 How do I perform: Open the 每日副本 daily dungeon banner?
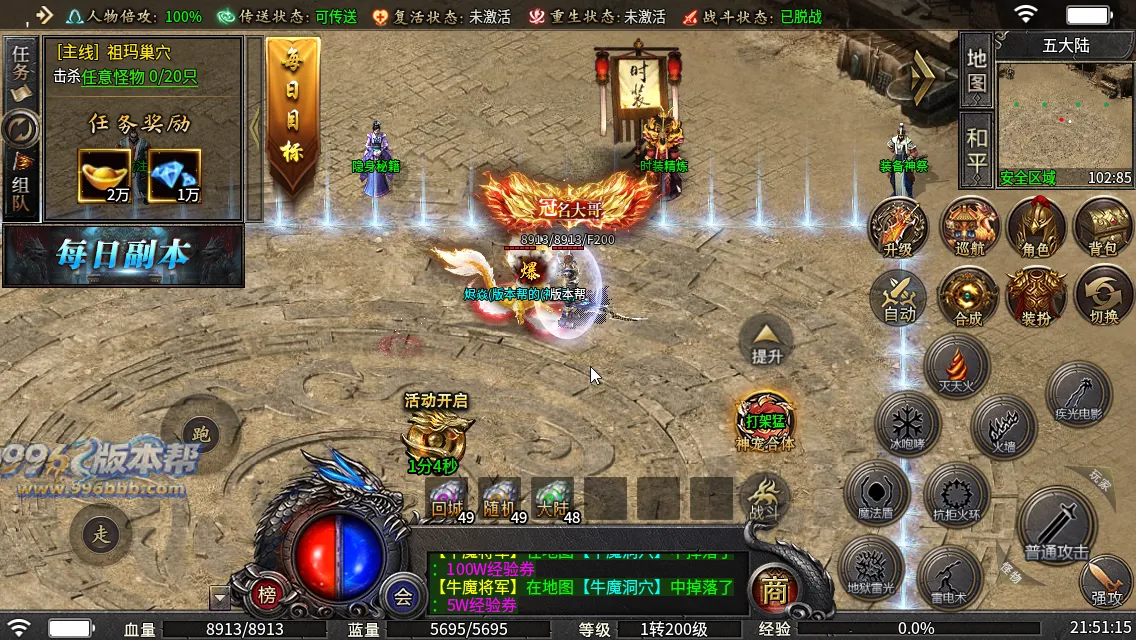123,256
